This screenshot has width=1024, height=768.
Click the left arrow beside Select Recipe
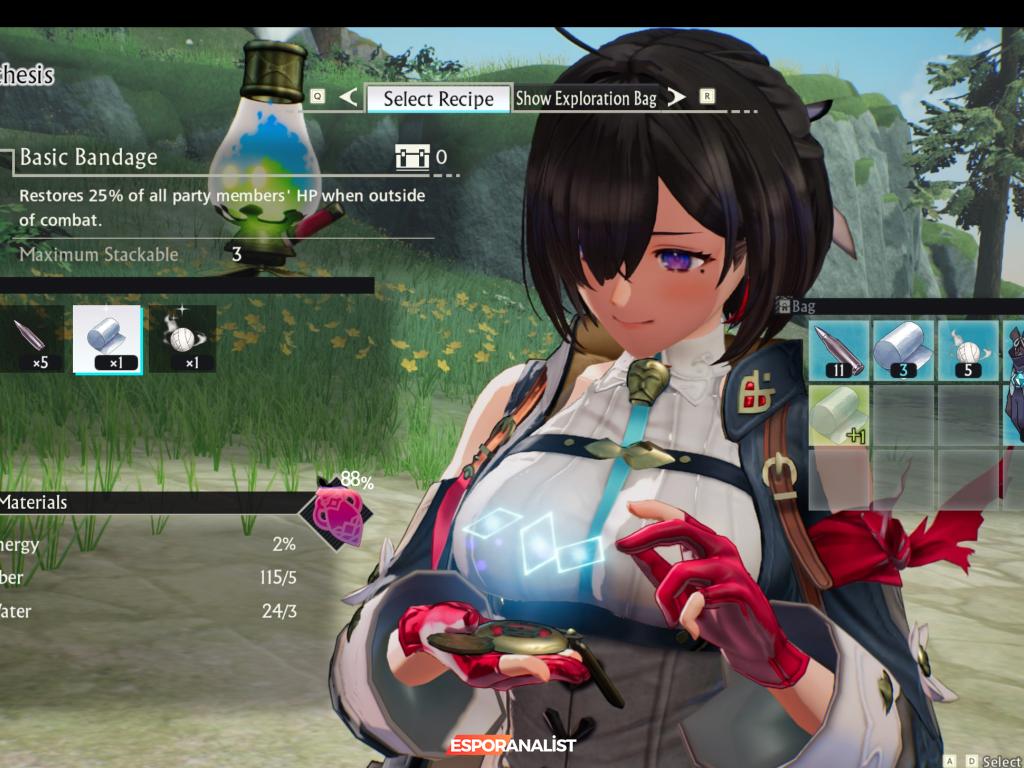tap(348, 97)
